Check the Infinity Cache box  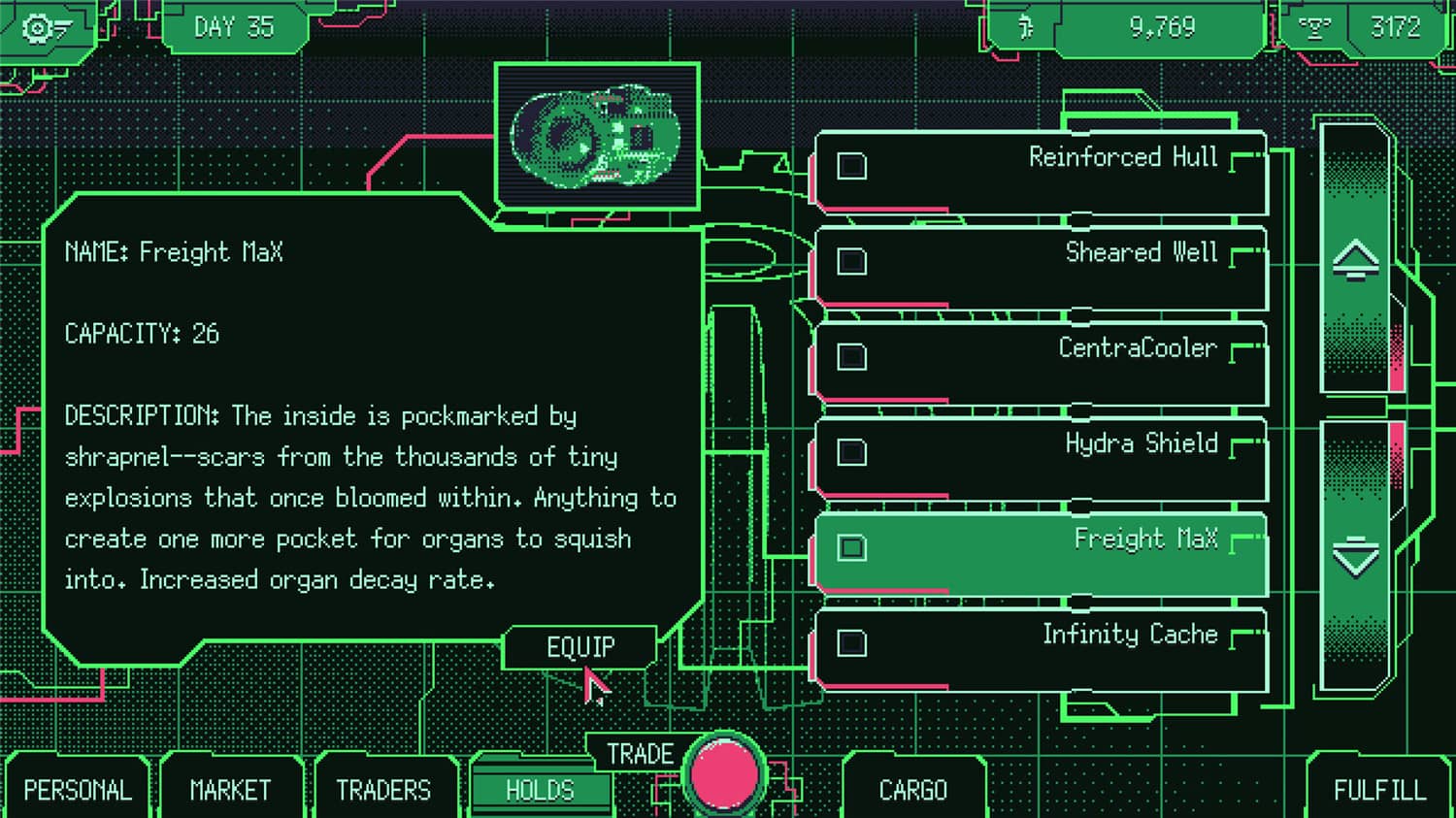point(851,642)
